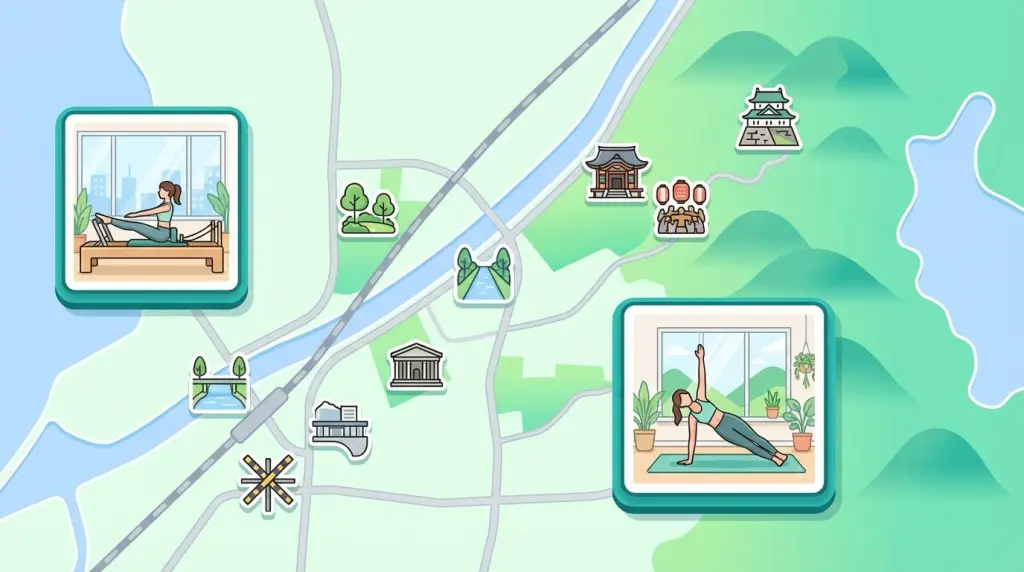Tap the park trees map marker
The image size is (1024, 572).
point(367,209)
